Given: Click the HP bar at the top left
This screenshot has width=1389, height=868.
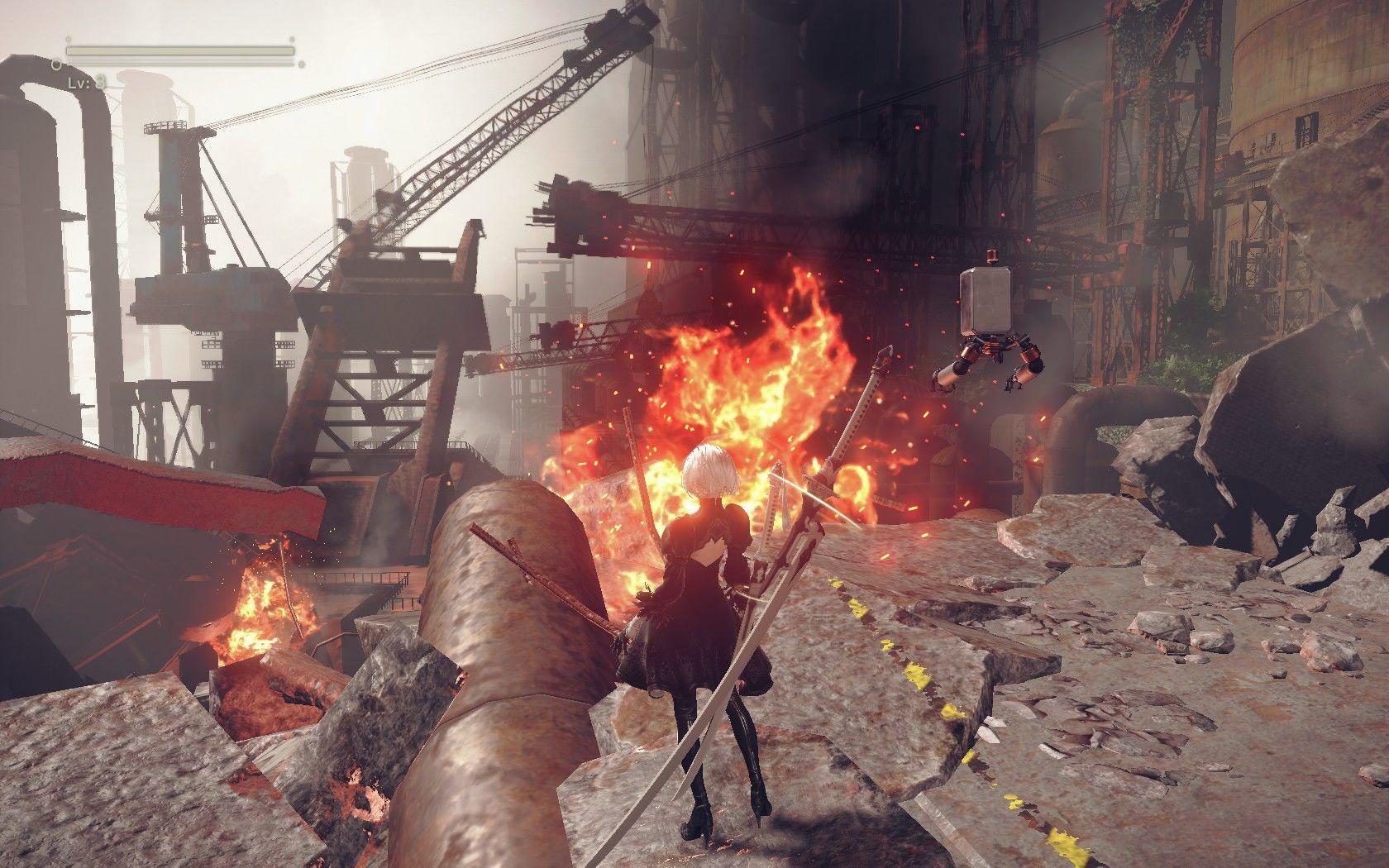Looking at the screenshot, I should pyautogui.click(x=178, y=51).
